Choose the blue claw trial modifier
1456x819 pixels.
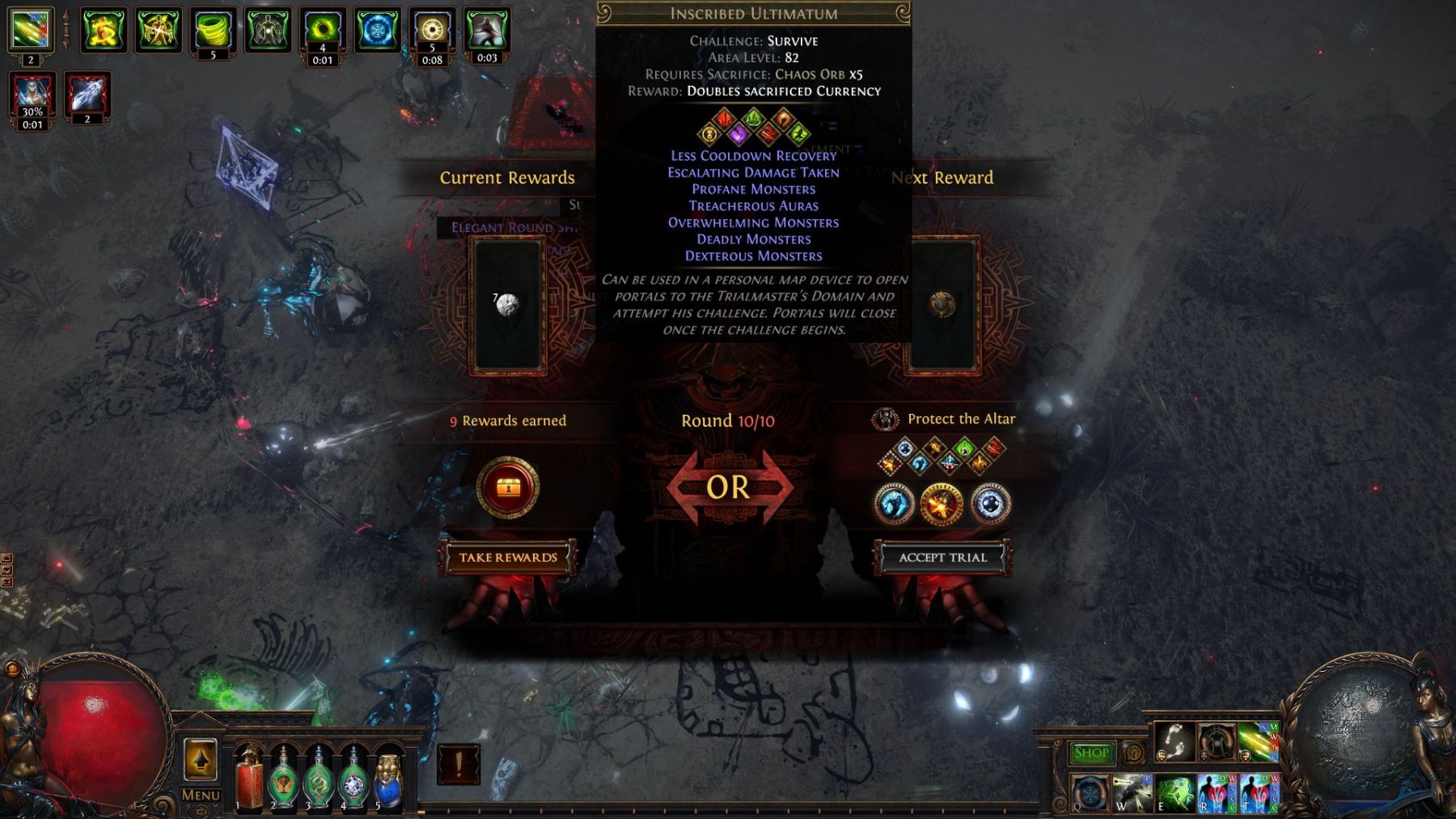tap(895, 504)
